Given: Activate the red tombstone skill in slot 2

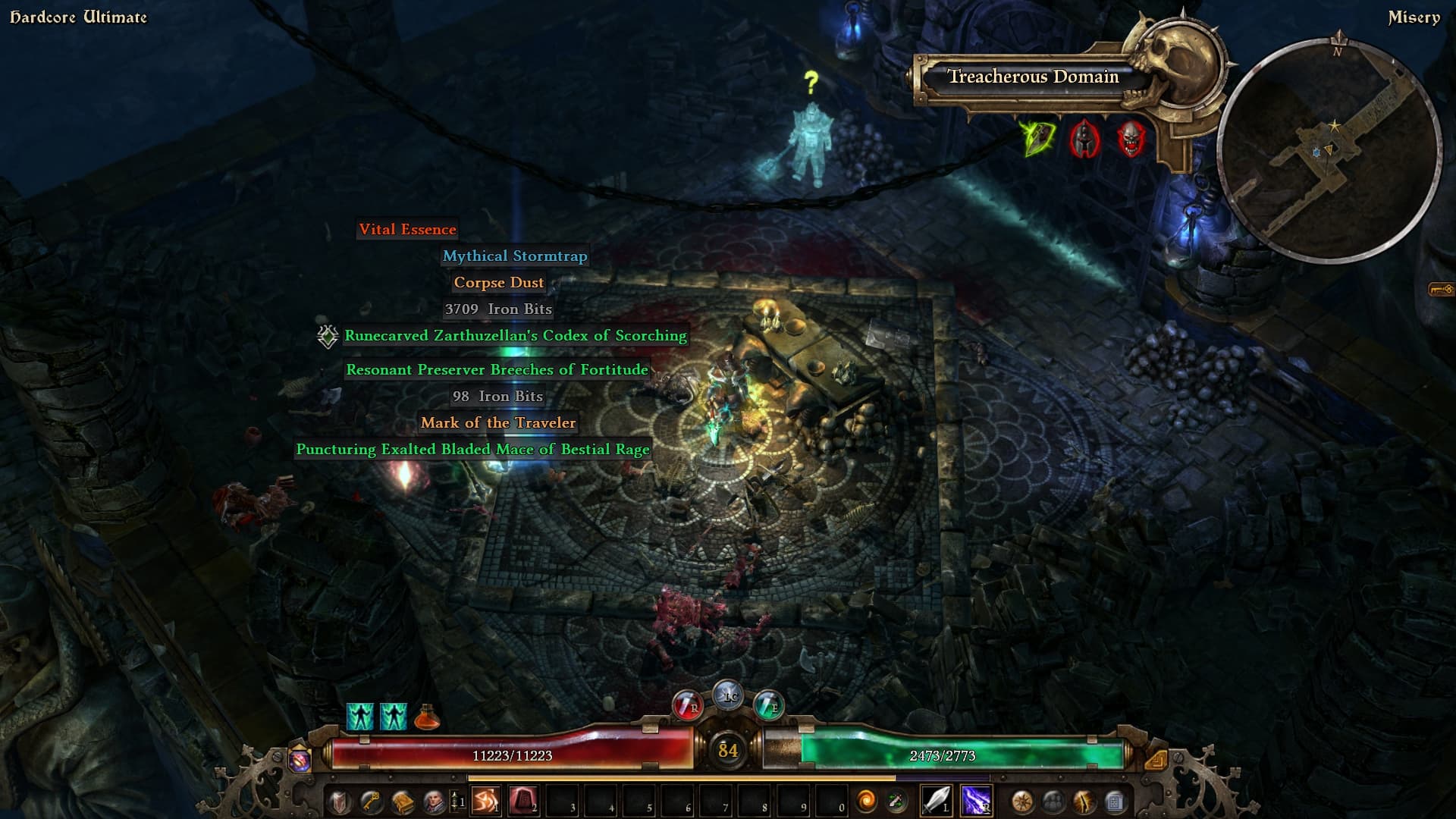Looking at the screenshot, I should (523, 801).
